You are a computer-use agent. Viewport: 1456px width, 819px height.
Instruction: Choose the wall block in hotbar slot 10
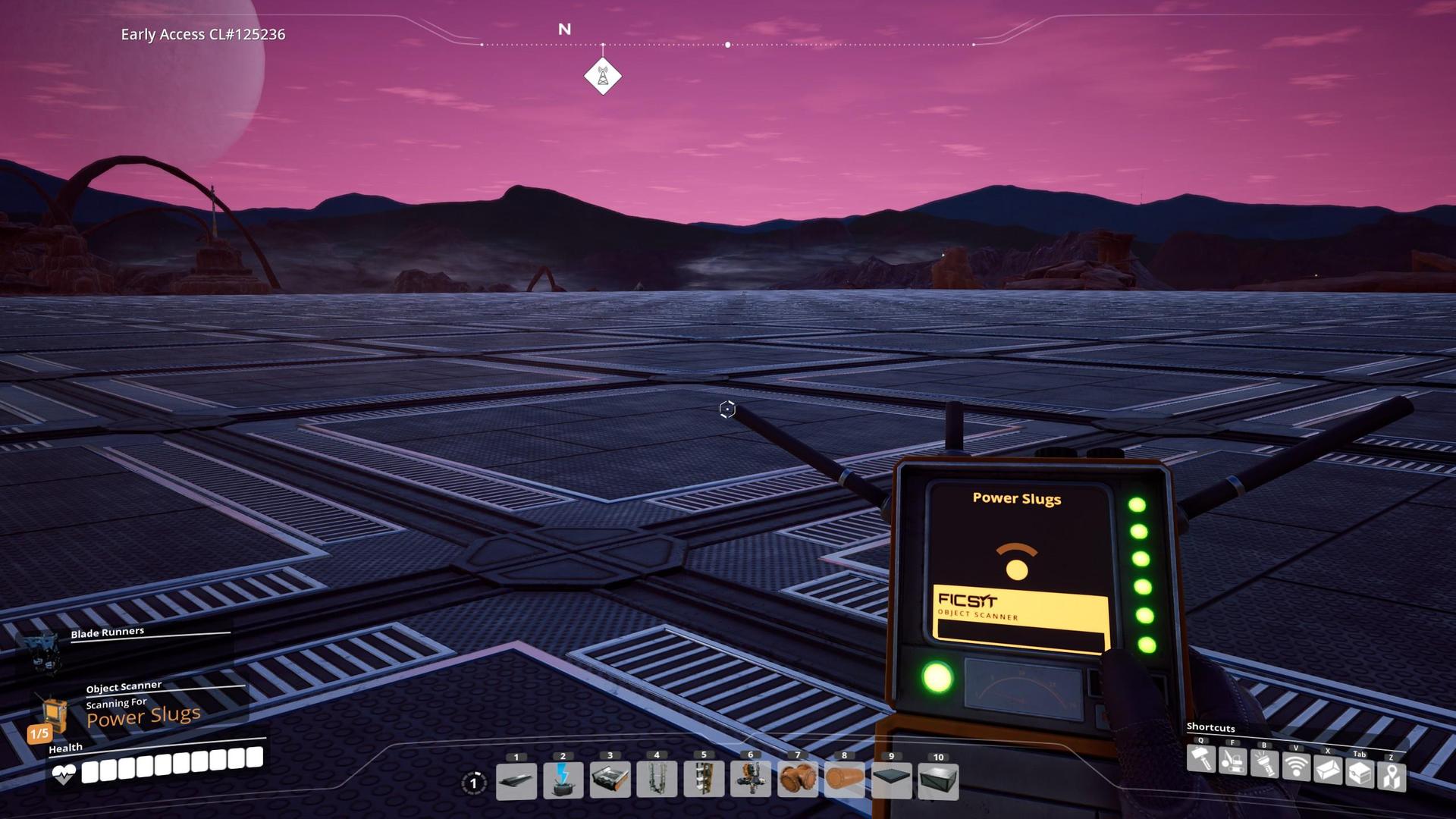pyautogui.click(x=938, y=781)
